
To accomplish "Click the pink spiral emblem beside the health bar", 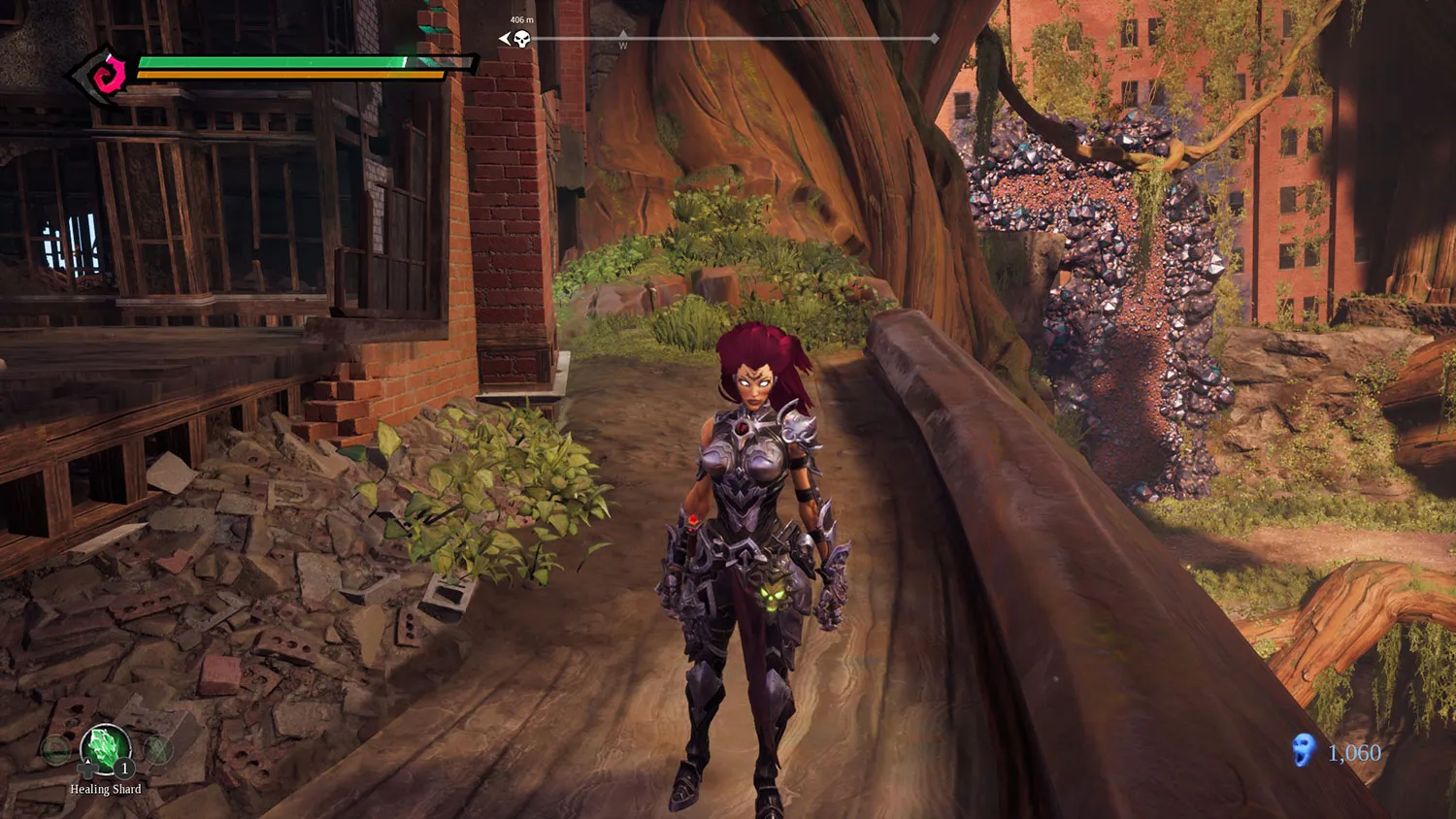I will (113, 71).
